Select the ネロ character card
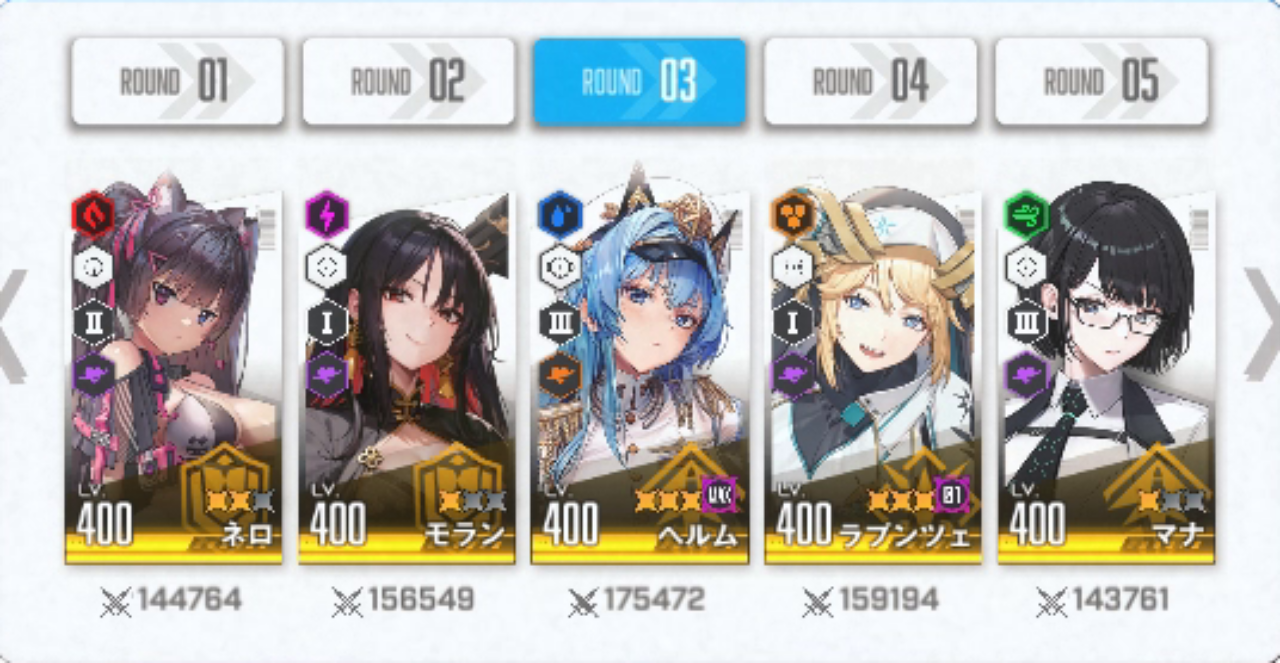 (x=174, y=375)
